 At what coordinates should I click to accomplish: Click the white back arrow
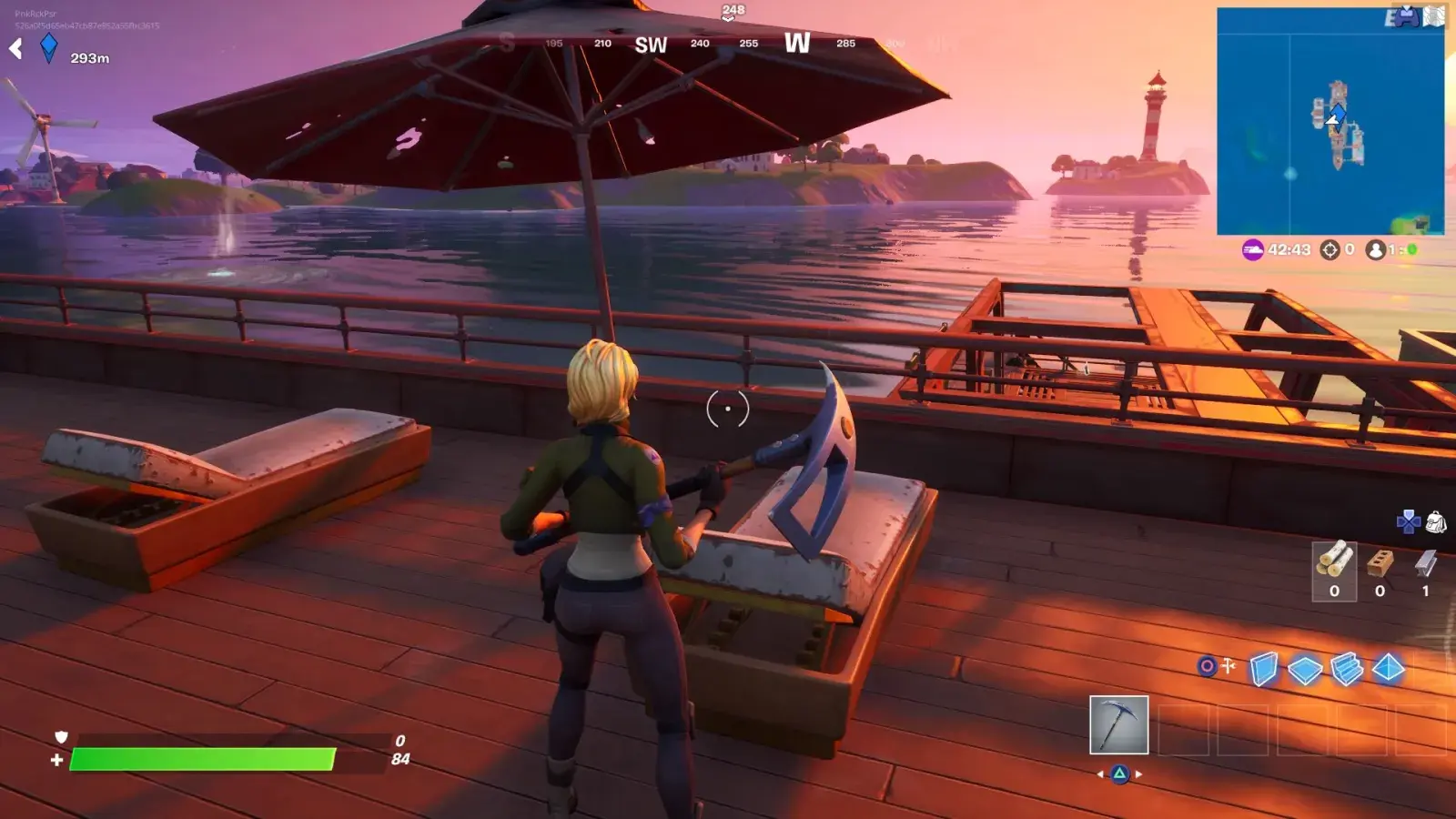(x=15, y=48)
